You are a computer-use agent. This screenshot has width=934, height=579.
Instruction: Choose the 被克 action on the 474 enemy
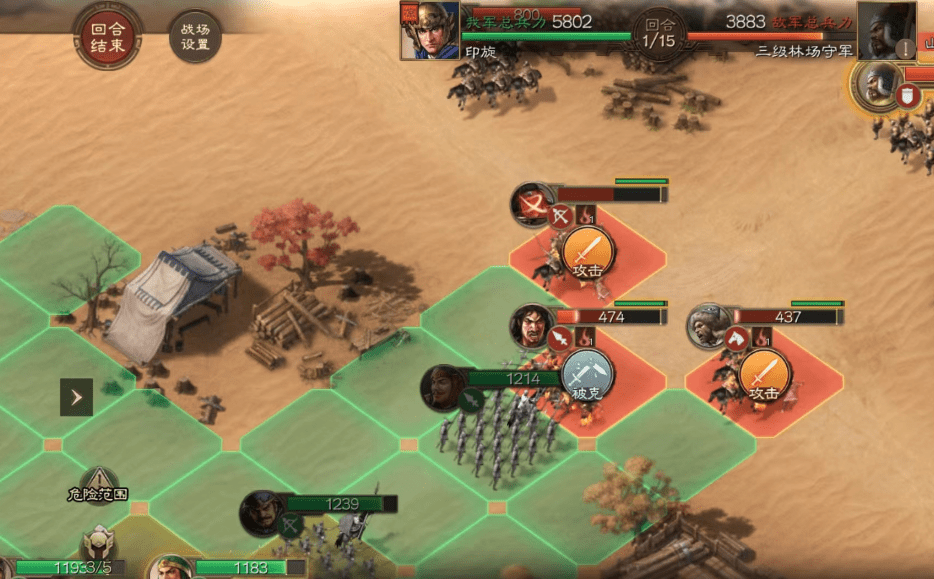coord(588,377)
